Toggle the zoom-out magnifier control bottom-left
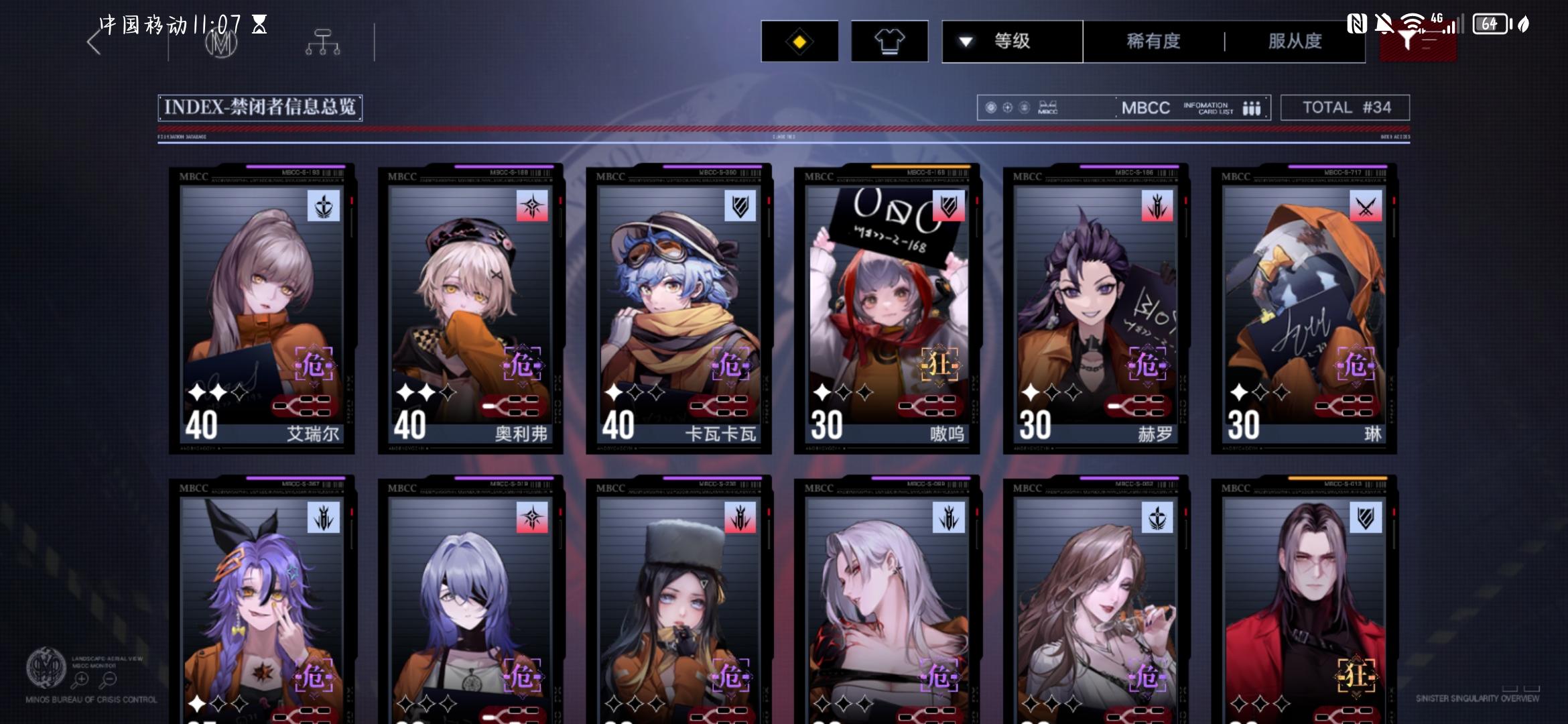This screenshot has height=724, width=1568. click(109, 678)
